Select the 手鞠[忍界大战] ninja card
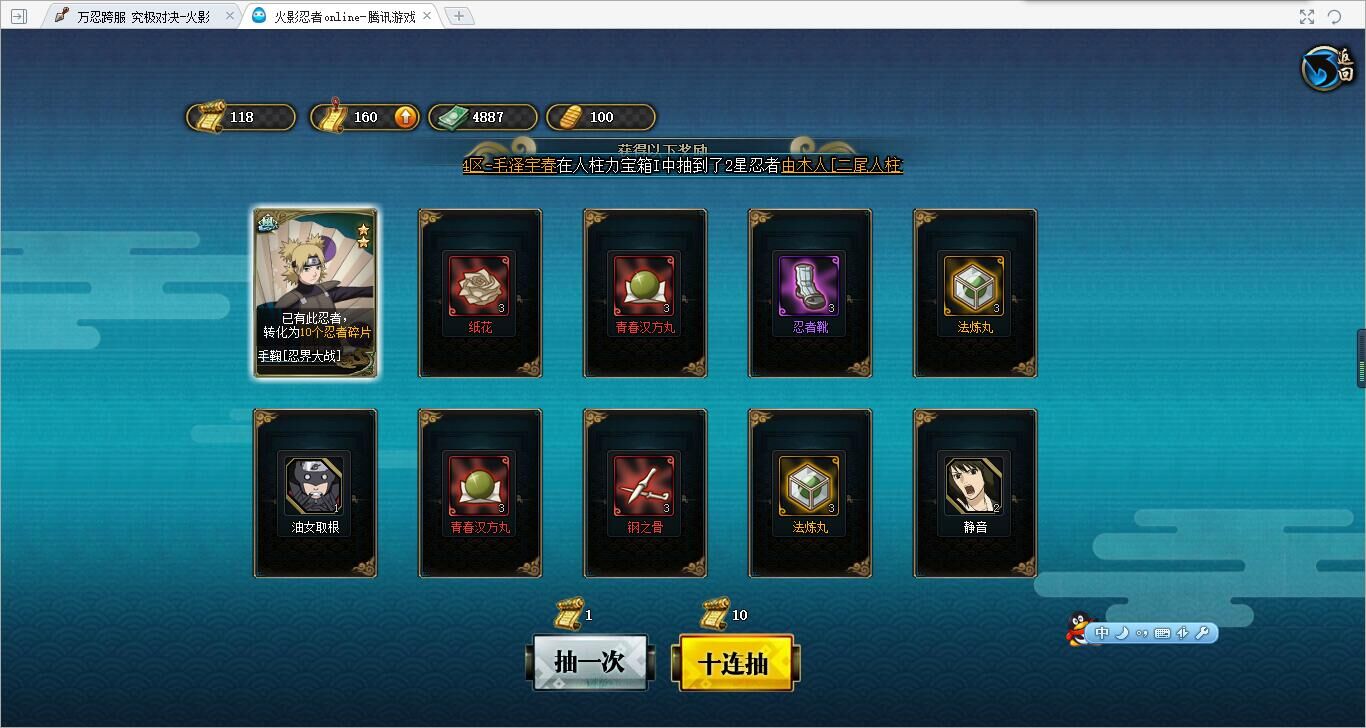 click(x=315, y=293)
